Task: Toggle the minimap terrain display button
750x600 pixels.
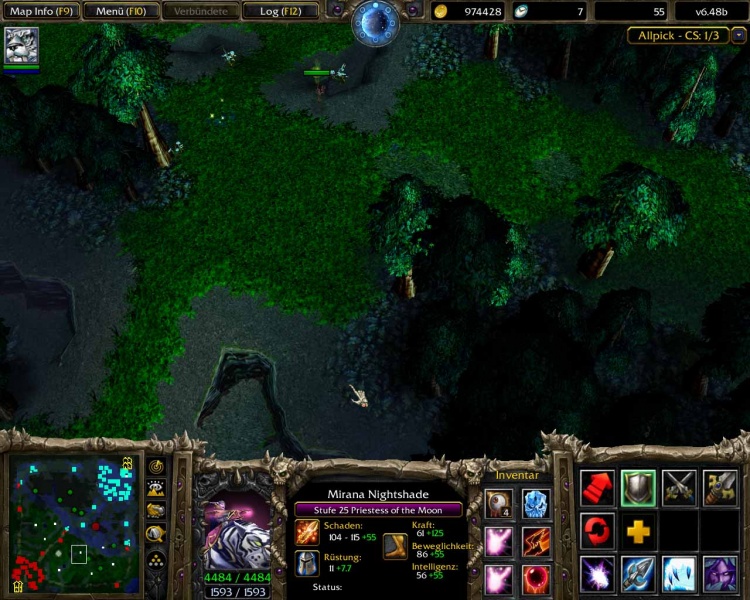Action: point(156,488)
